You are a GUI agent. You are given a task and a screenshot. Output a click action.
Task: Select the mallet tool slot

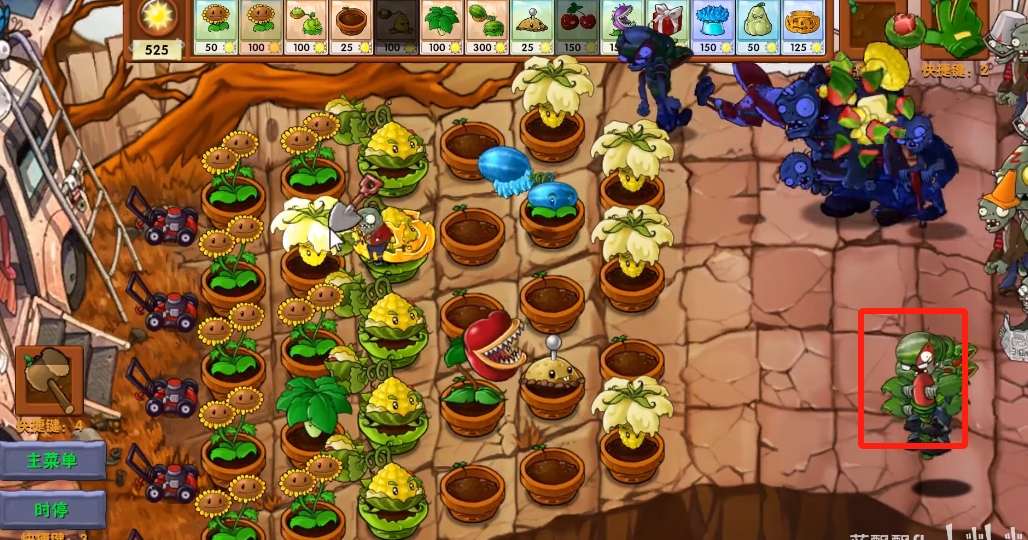click(49, 380)
